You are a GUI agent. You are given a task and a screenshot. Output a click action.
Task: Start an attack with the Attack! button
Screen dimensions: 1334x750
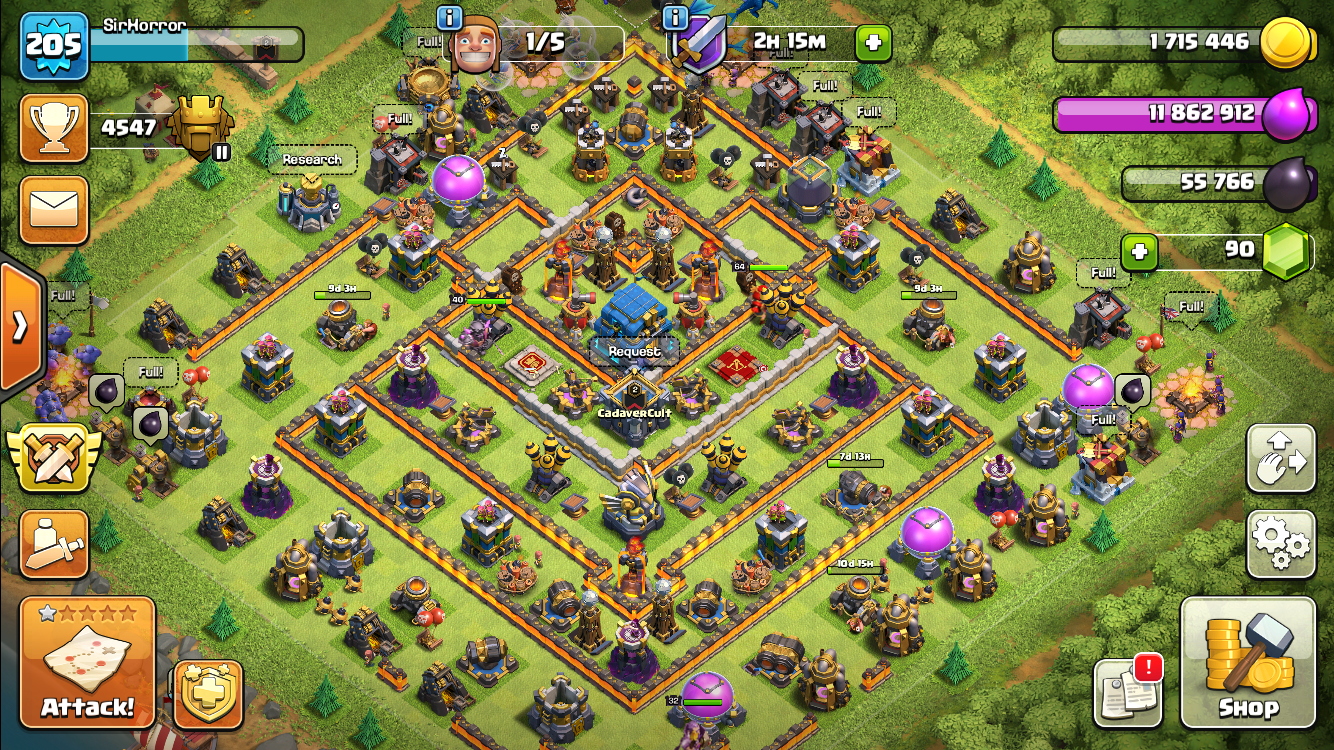point(88,662)
